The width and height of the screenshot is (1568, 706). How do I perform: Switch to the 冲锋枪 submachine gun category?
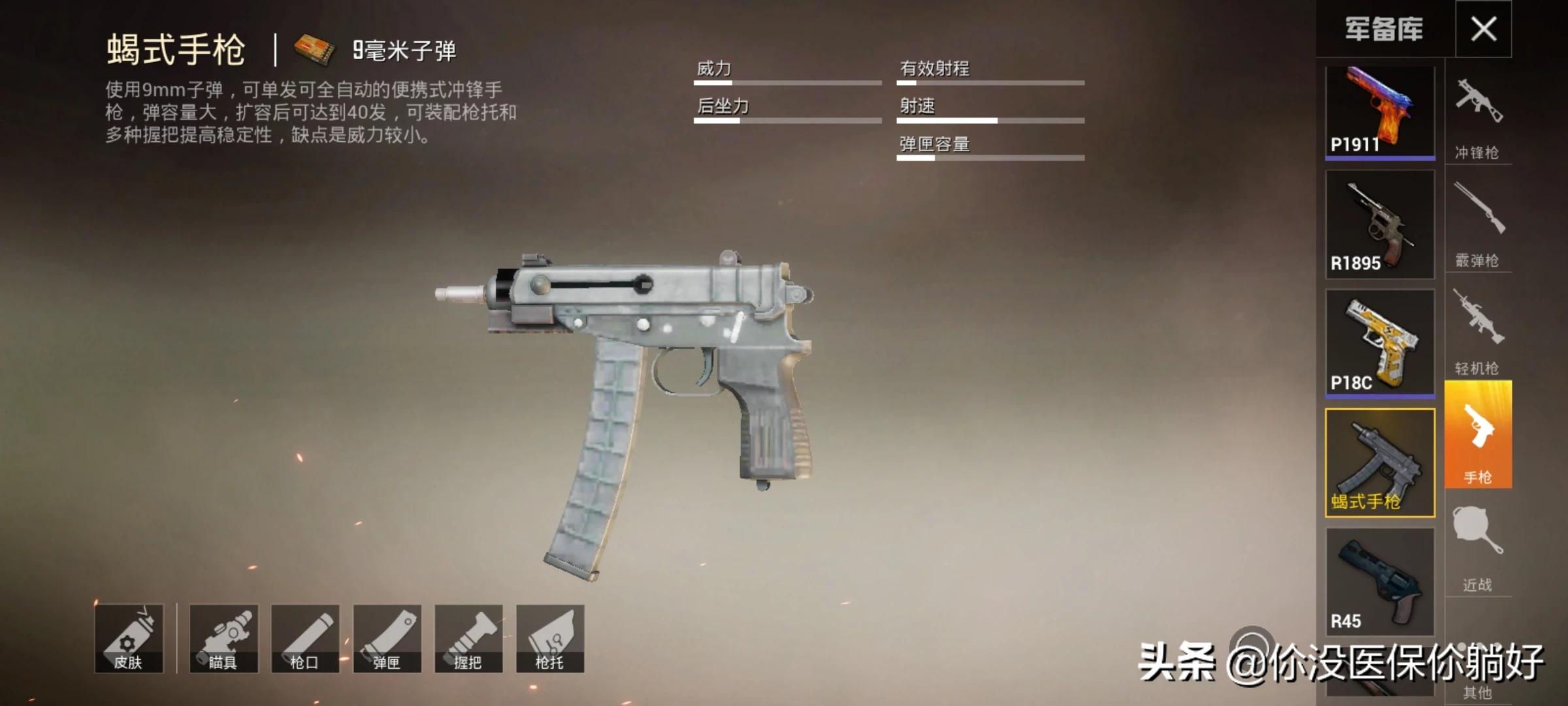click(1478, 118)
